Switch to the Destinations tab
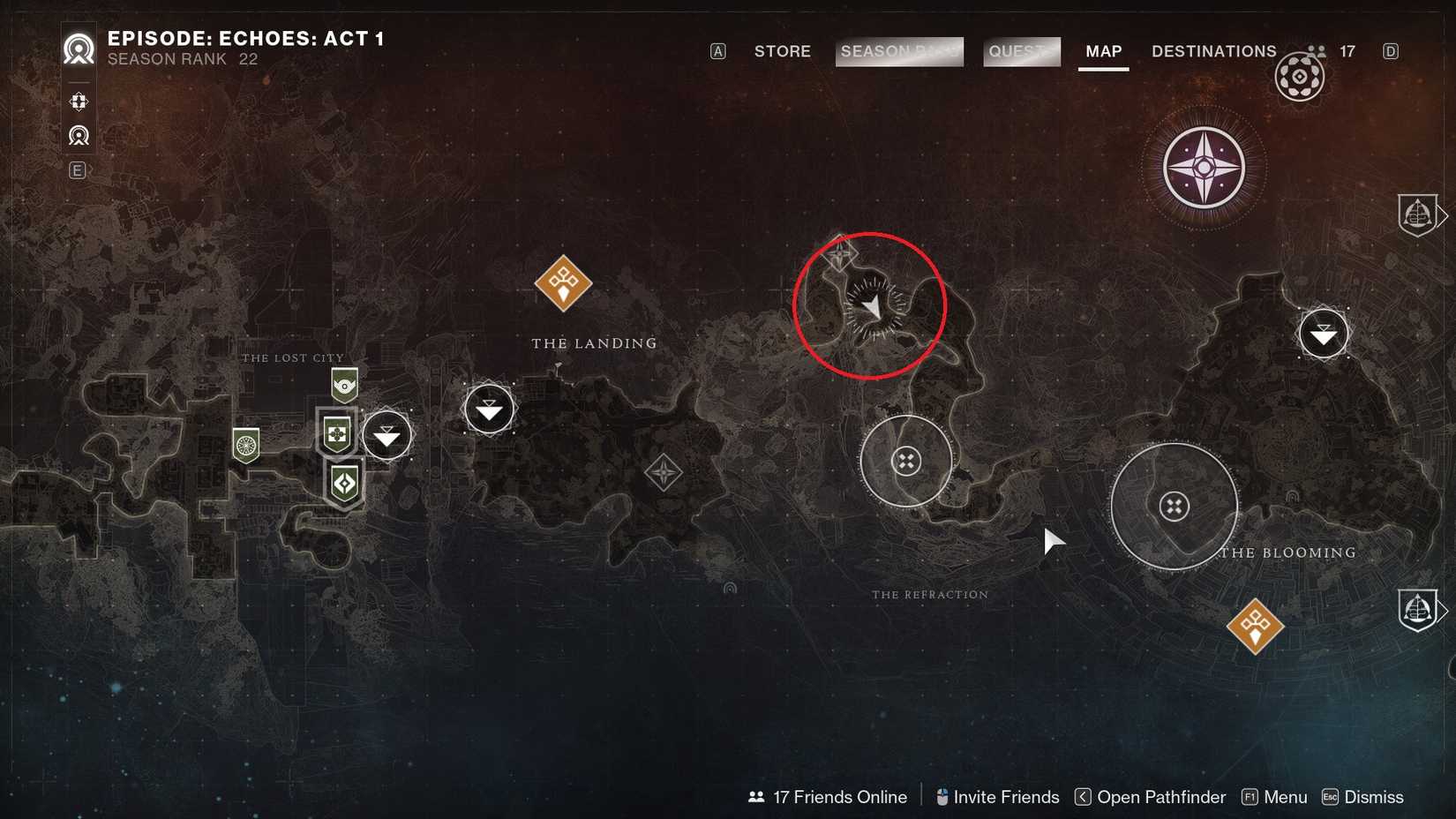The image size is (1456, 819). coord(1213,51)
